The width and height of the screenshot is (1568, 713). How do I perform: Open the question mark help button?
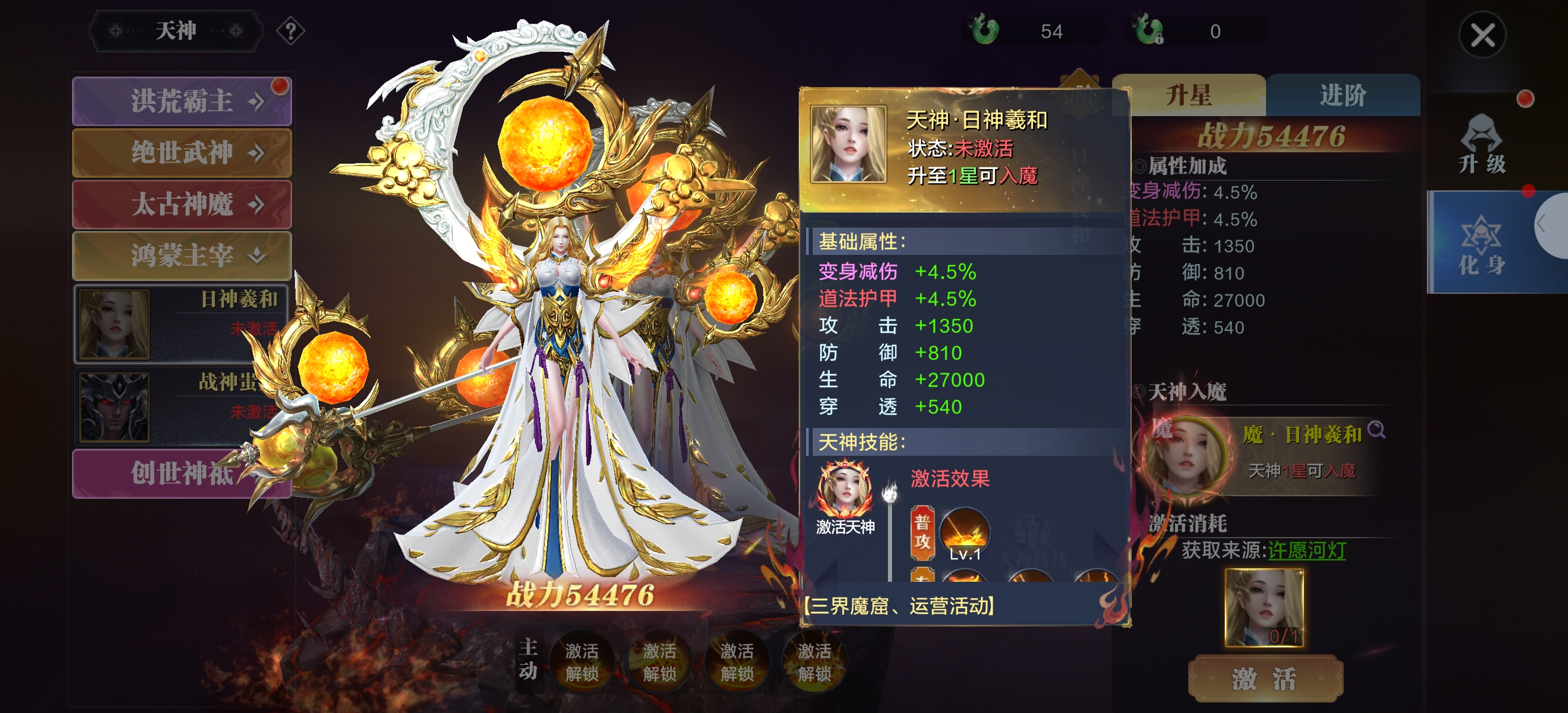(x=290, y=30)
